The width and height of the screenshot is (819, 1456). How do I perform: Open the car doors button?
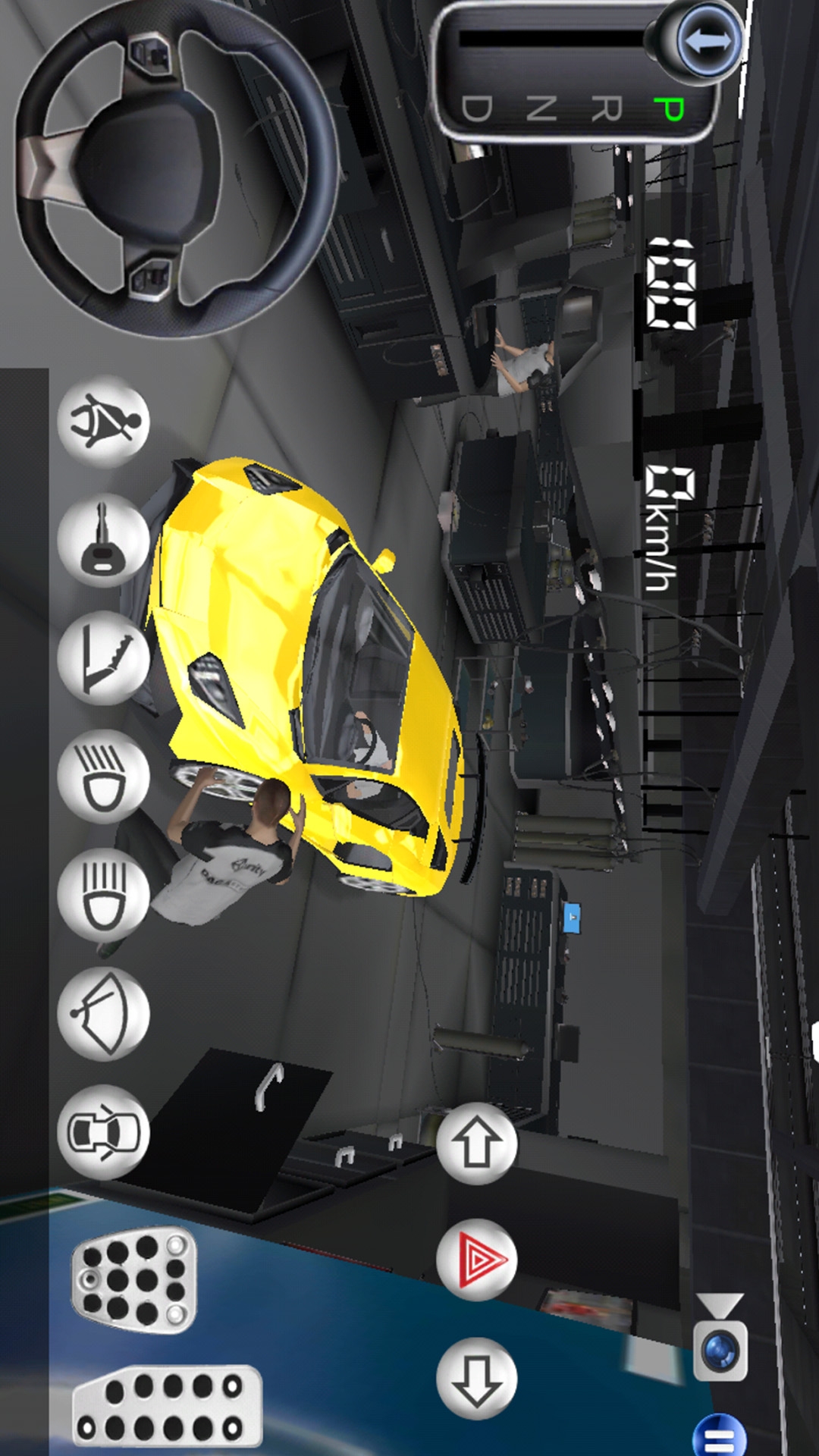pos(104,1131)
